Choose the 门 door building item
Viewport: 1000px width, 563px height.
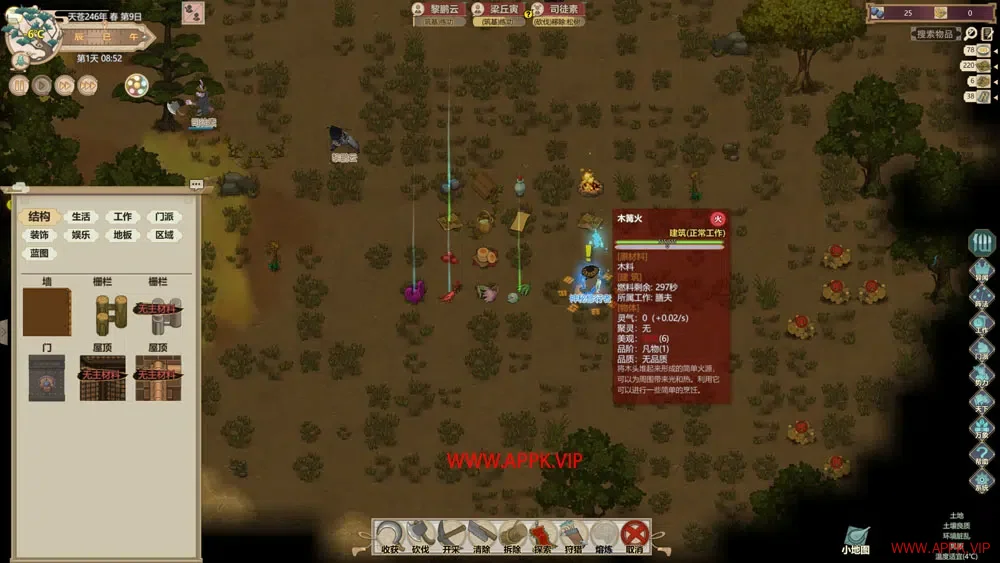pyautogui.click(x=47, y=377)
